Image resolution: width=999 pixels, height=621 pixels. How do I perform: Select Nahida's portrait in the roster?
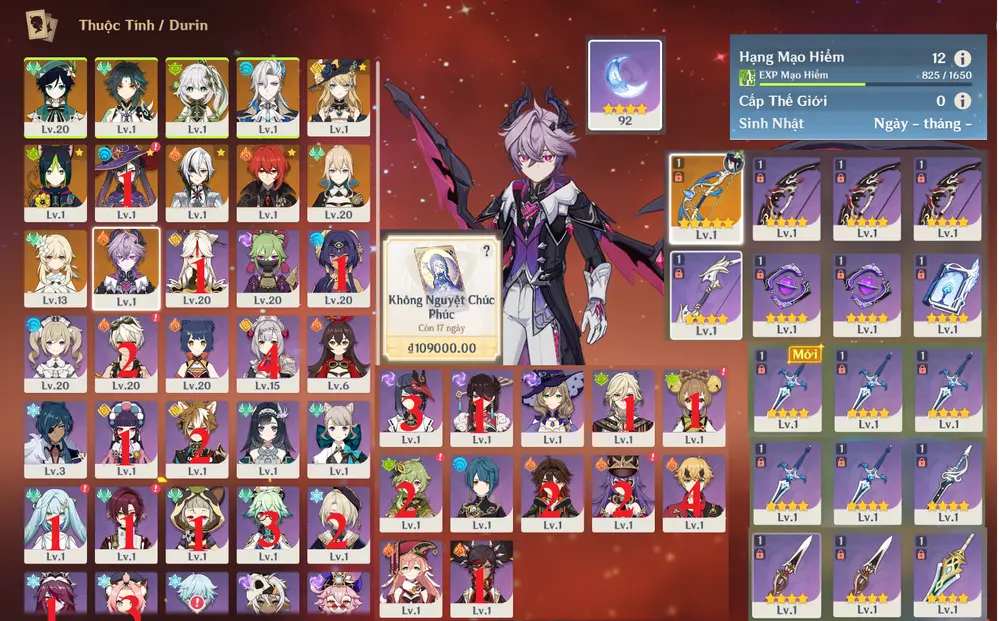[x=197, y=97]
